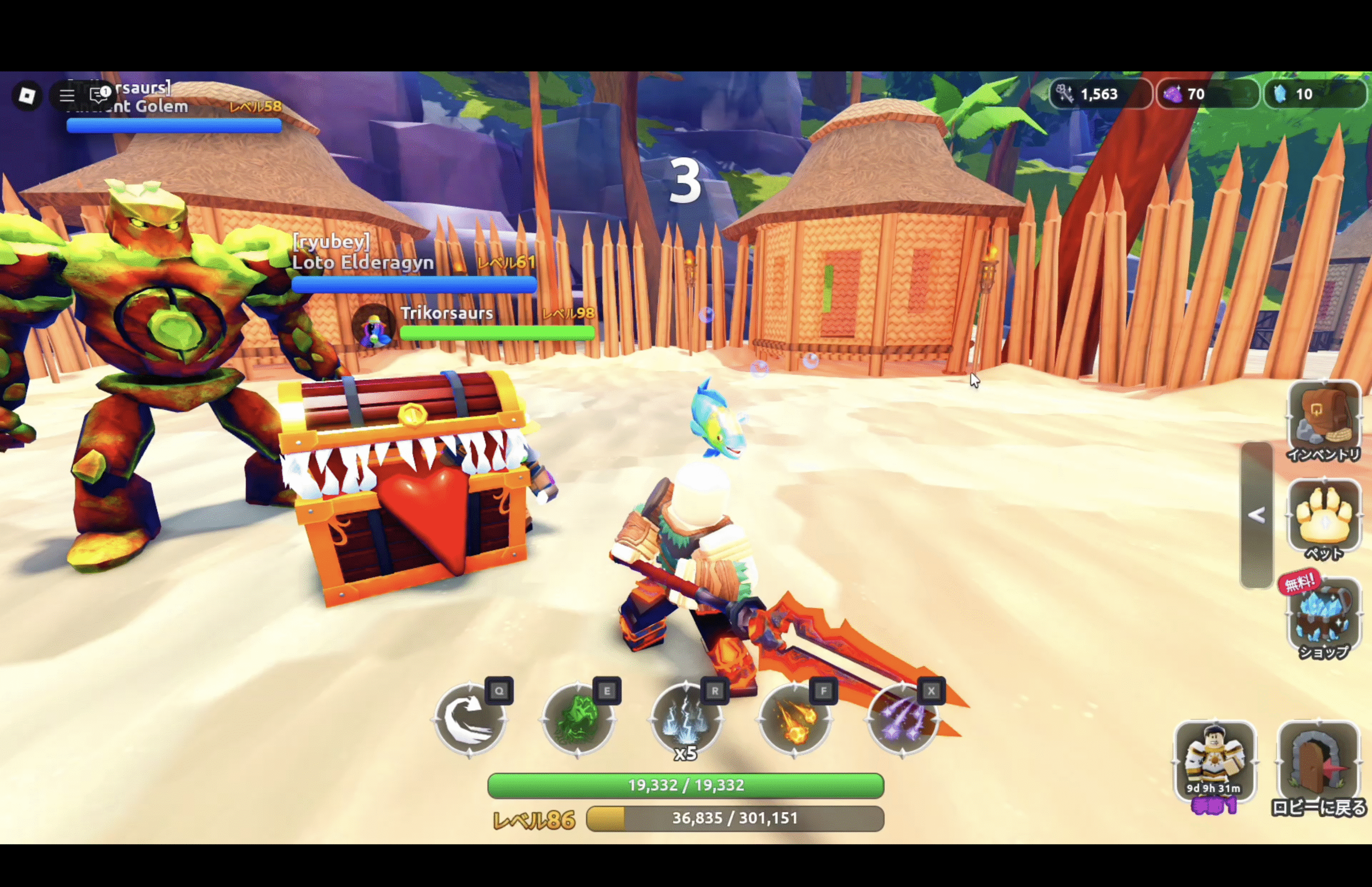Activate the blue lightning ability

click(x=685, y=719)
